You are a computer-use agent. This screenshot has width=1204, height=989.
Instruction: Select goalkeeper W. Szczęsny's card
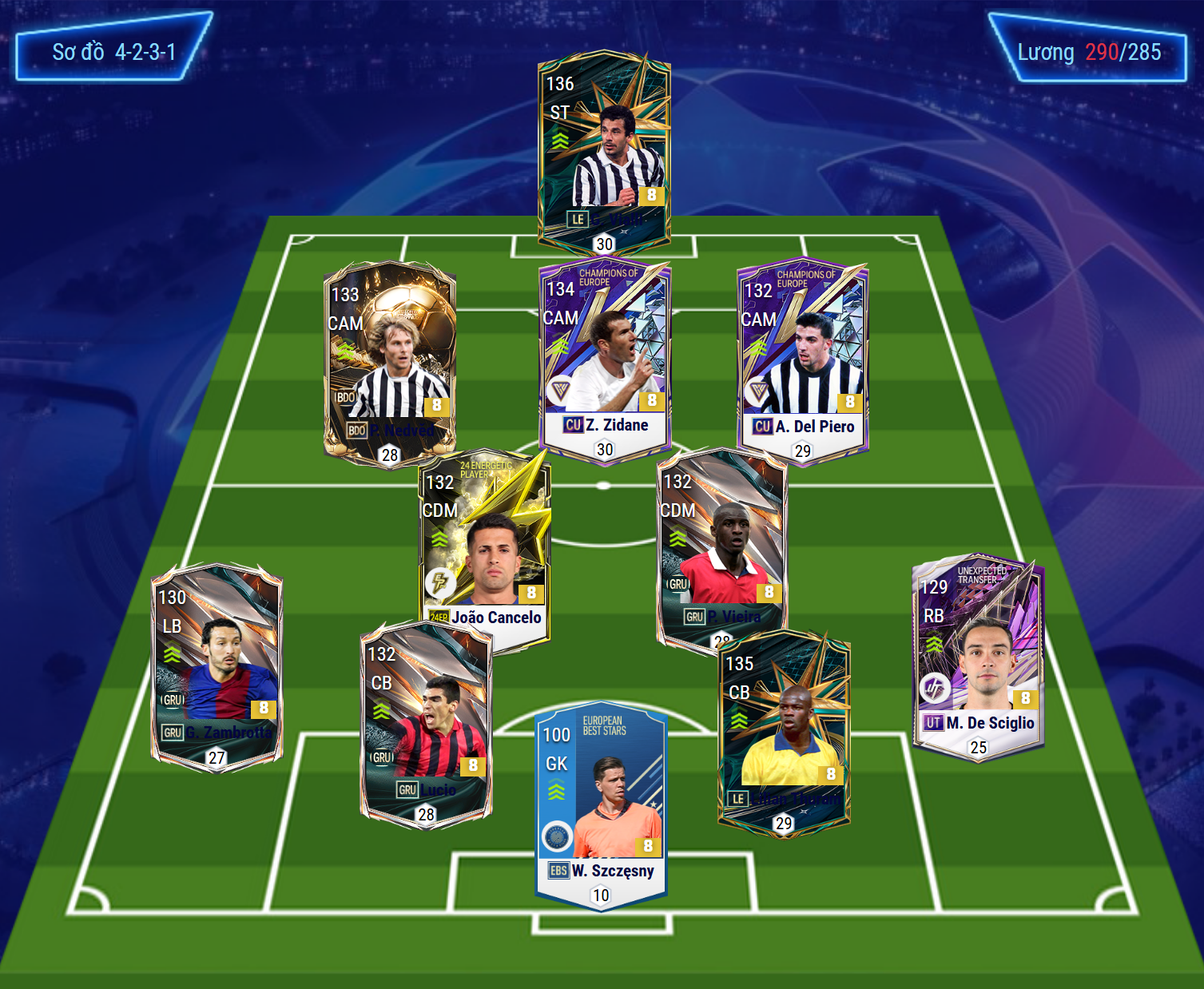(x=601, y=804)
